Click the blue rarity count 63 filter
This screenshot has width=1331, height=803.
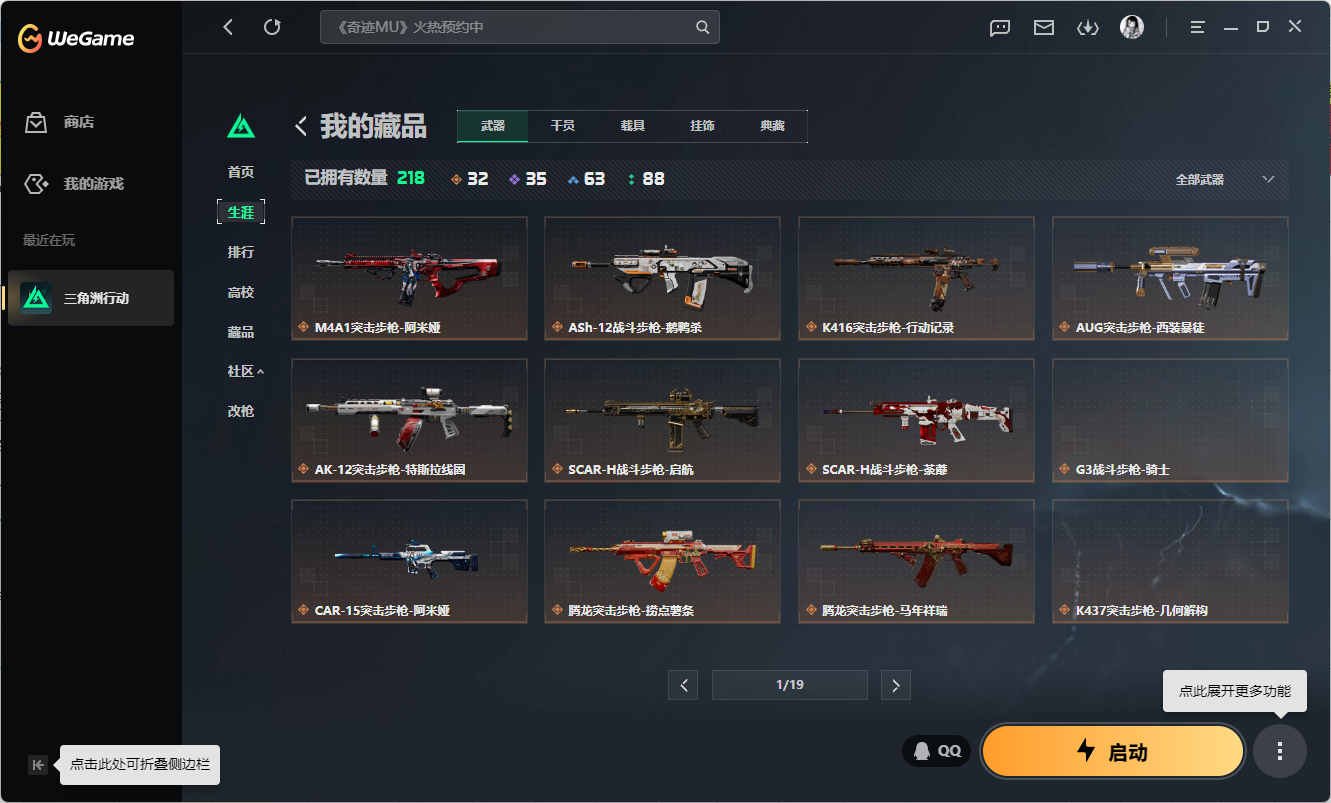586,179
